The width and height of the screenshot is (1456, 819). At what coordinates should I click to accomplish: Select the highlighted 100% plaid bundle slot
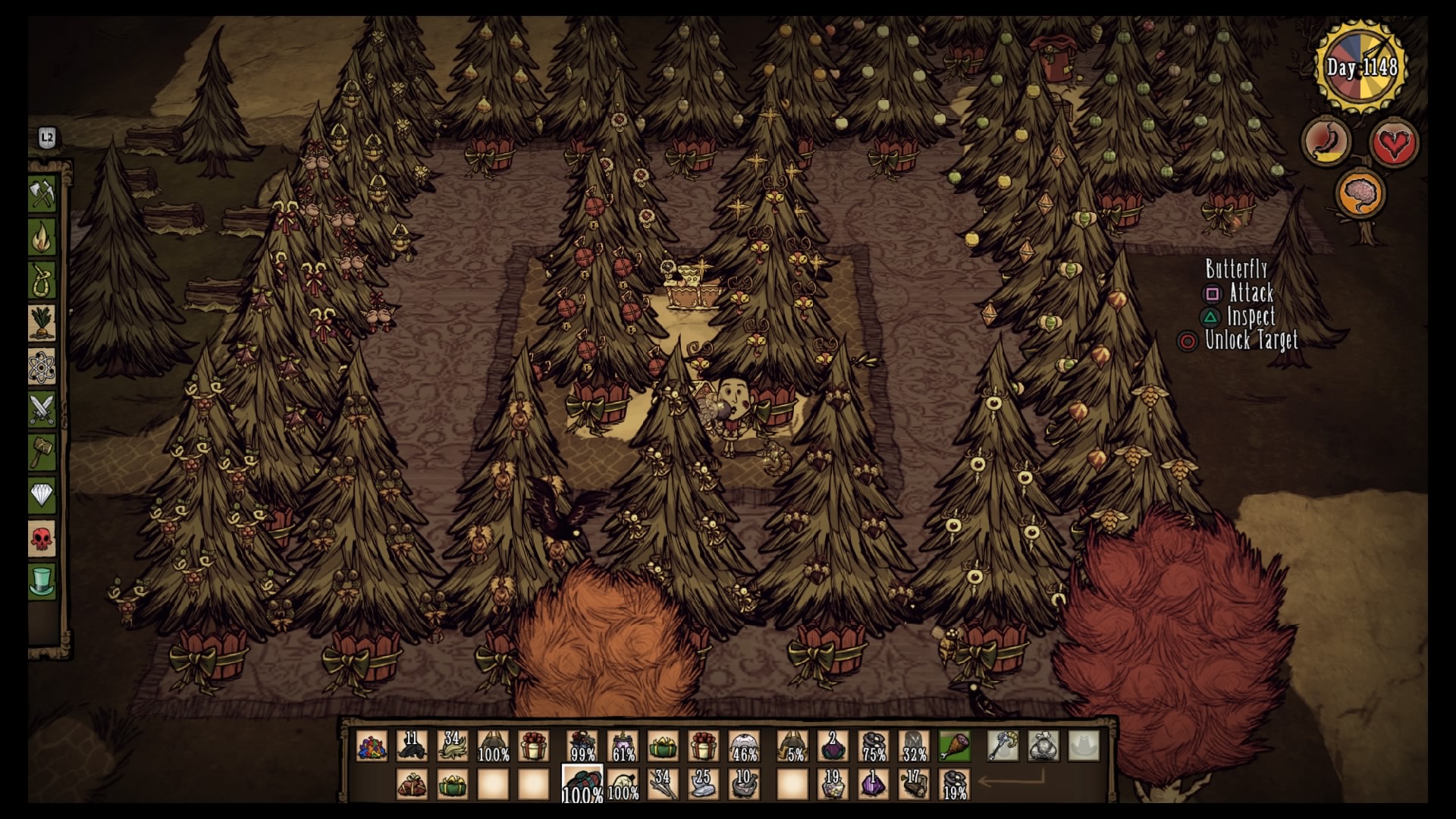[582, 784]
